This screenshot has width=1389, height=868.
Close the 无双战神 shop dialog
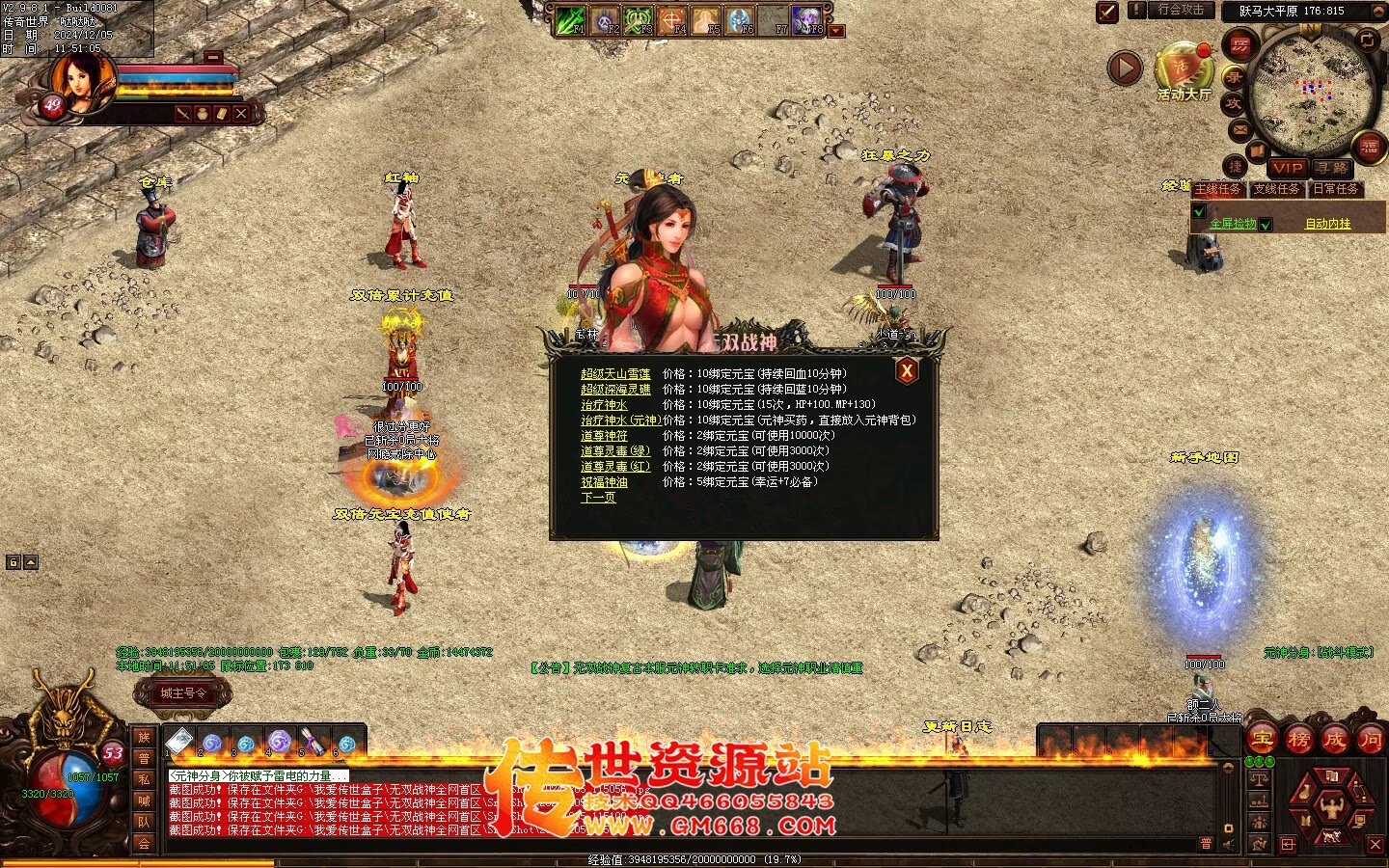(x=907, y=371)
